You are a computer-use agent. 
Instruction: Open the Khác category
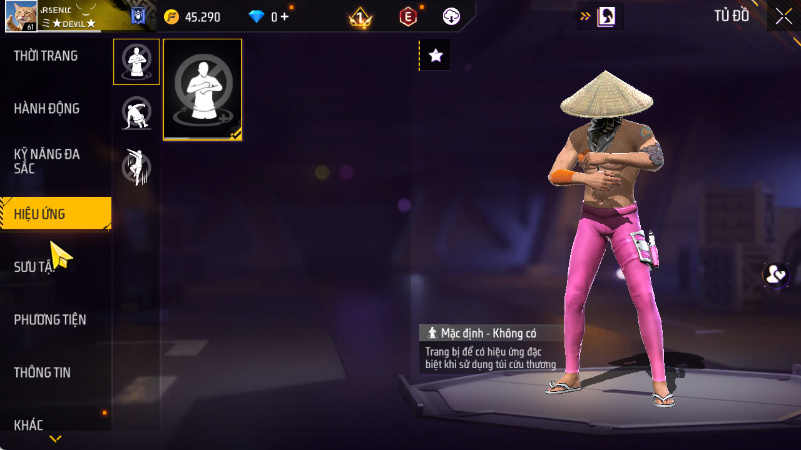pos(29,425)
